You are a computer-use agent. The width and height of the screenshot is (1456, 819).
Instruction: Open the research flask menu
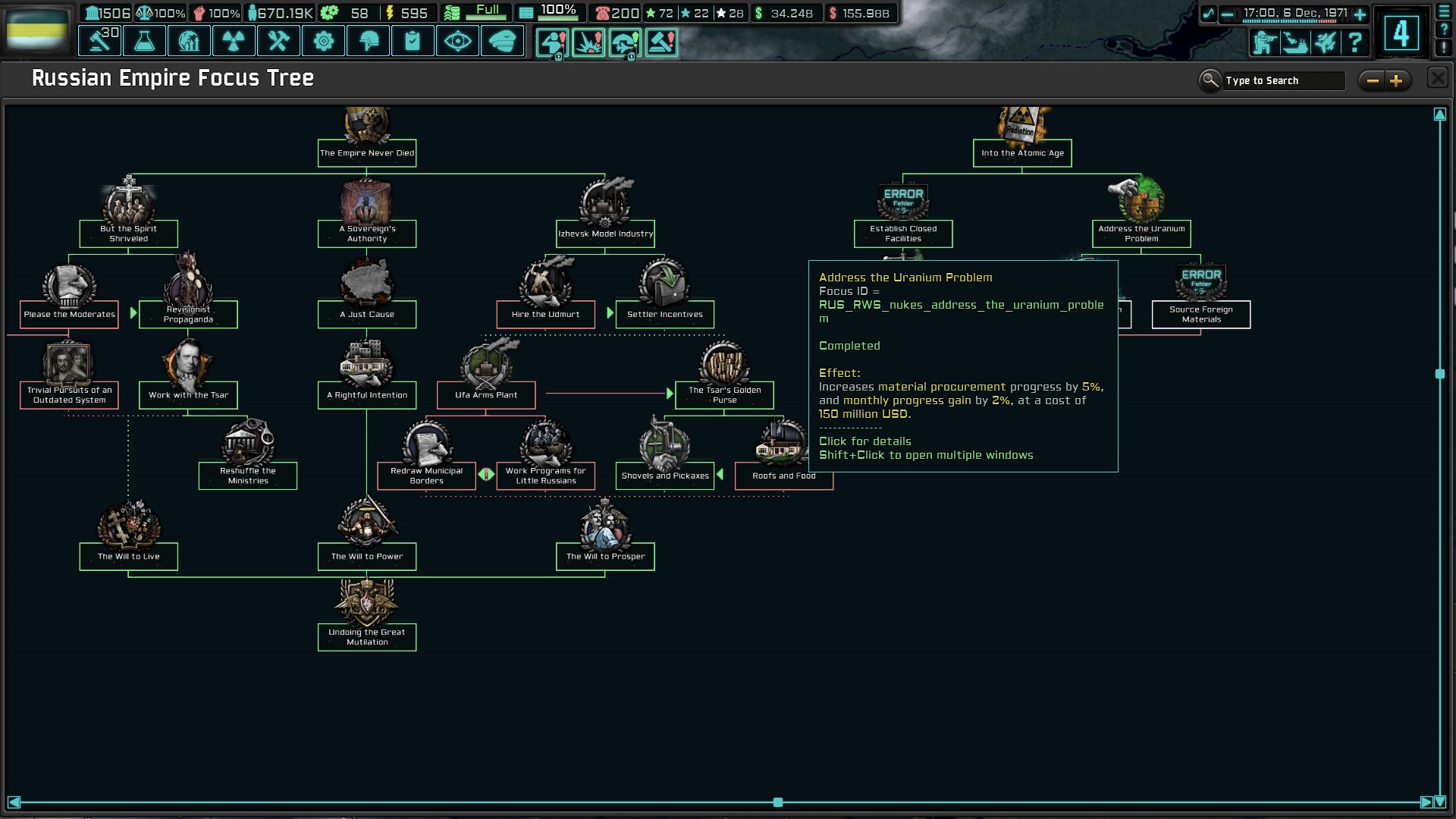(x=144, y=42)
